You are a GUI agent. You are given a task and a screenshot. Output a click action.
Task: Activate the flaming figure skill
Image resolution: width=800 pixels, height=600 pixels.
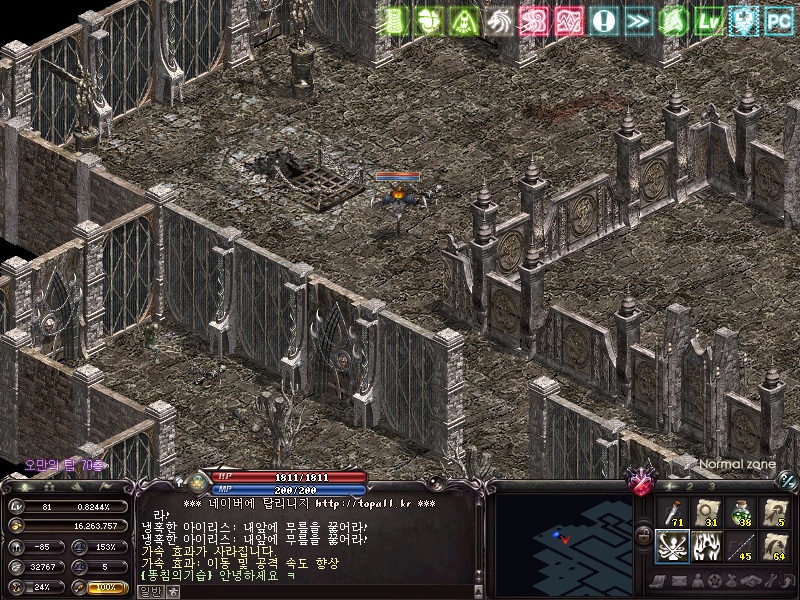(x=706, y=546)
